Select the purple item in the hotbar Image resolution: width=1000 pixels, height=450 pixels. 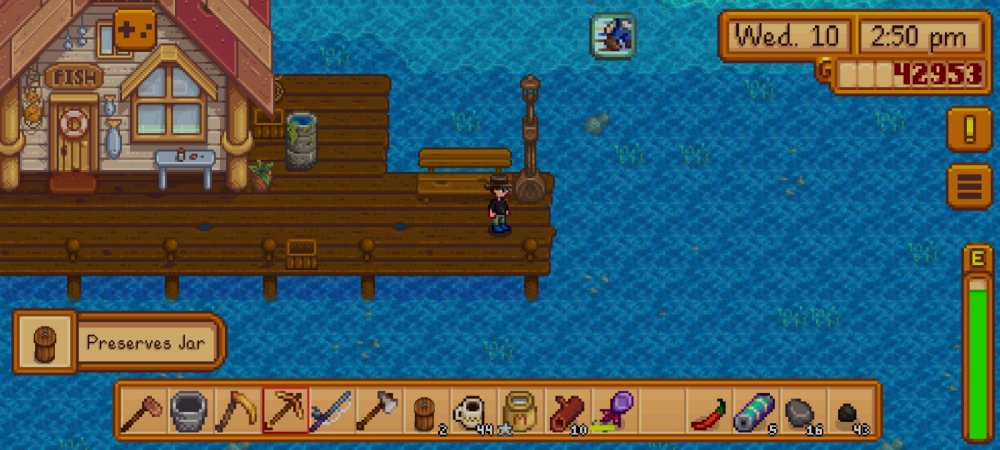(x=613, y=410)
